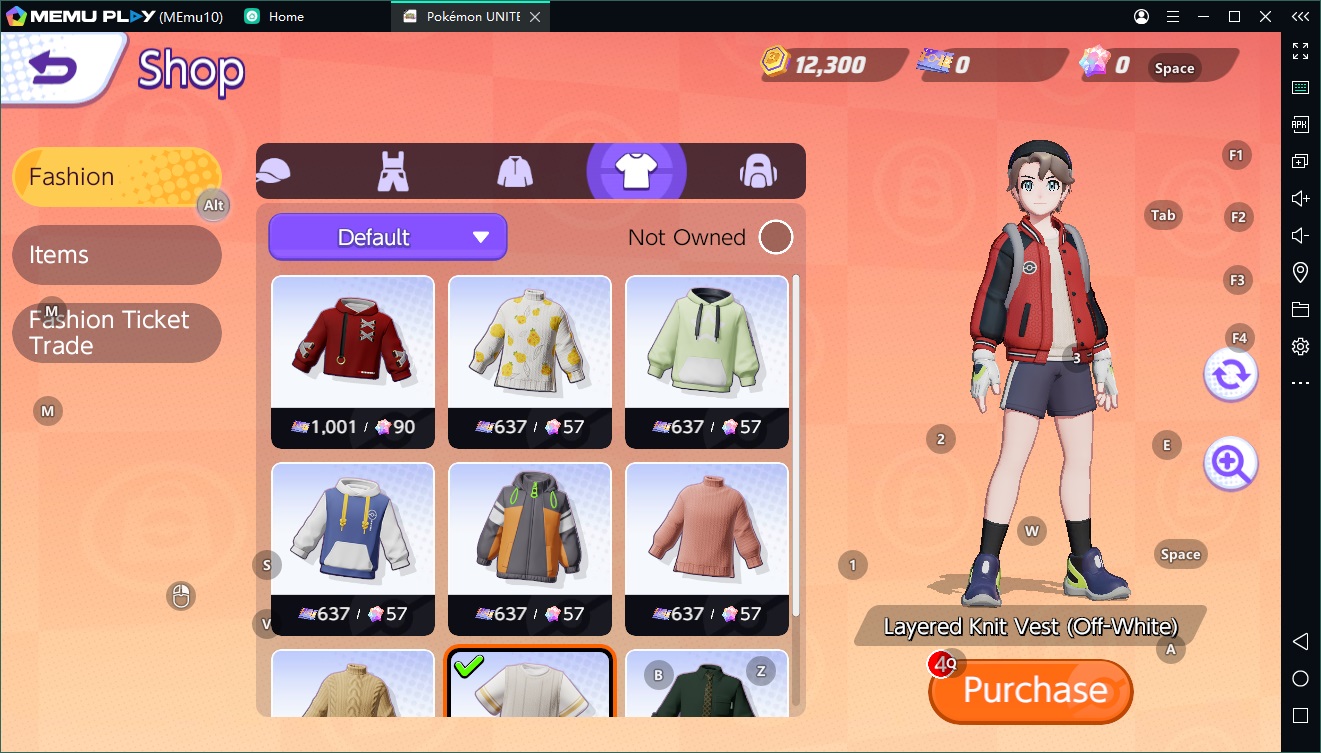
Task: Switch to the backpack category tab
Action: click(758, 171)
